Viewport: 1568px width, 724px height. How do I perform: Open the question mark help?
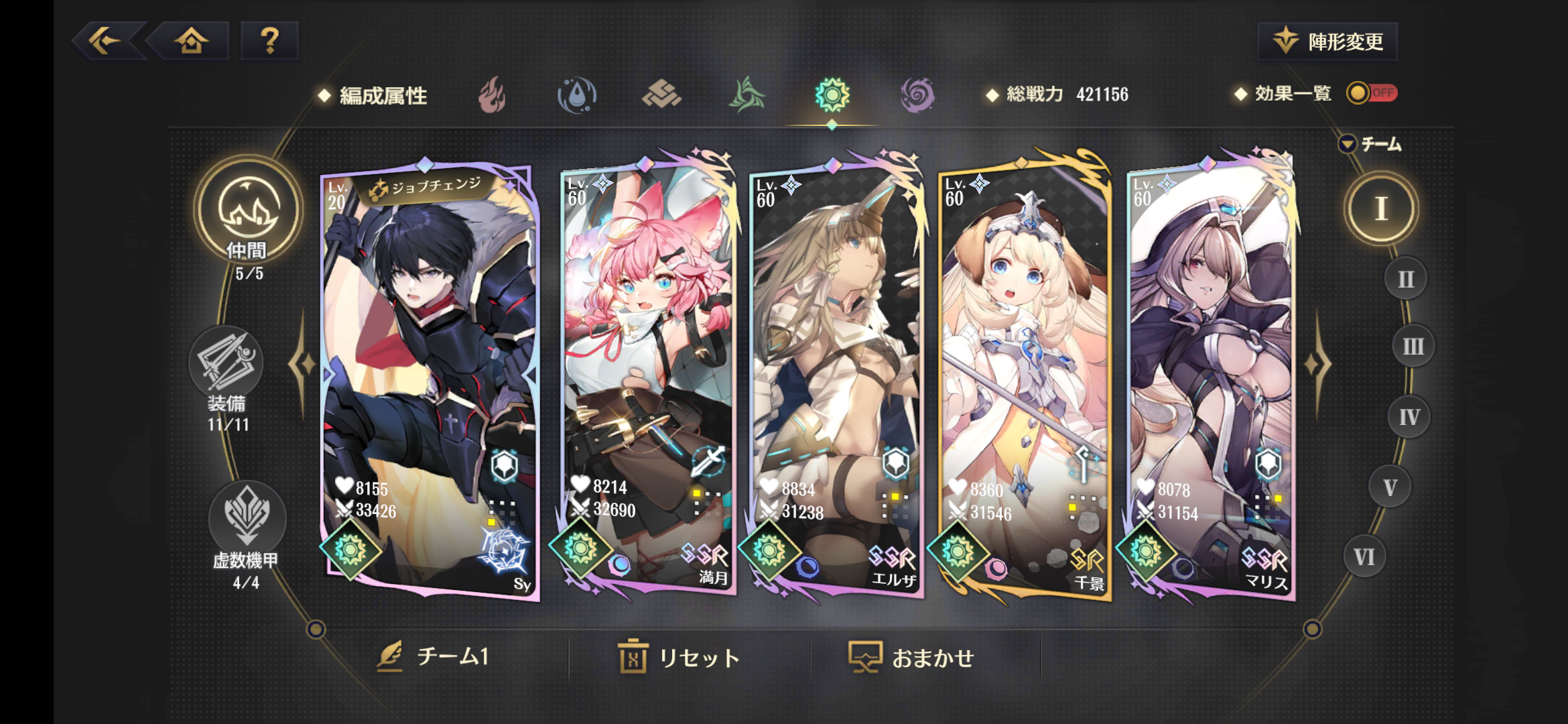pos(269,42)
